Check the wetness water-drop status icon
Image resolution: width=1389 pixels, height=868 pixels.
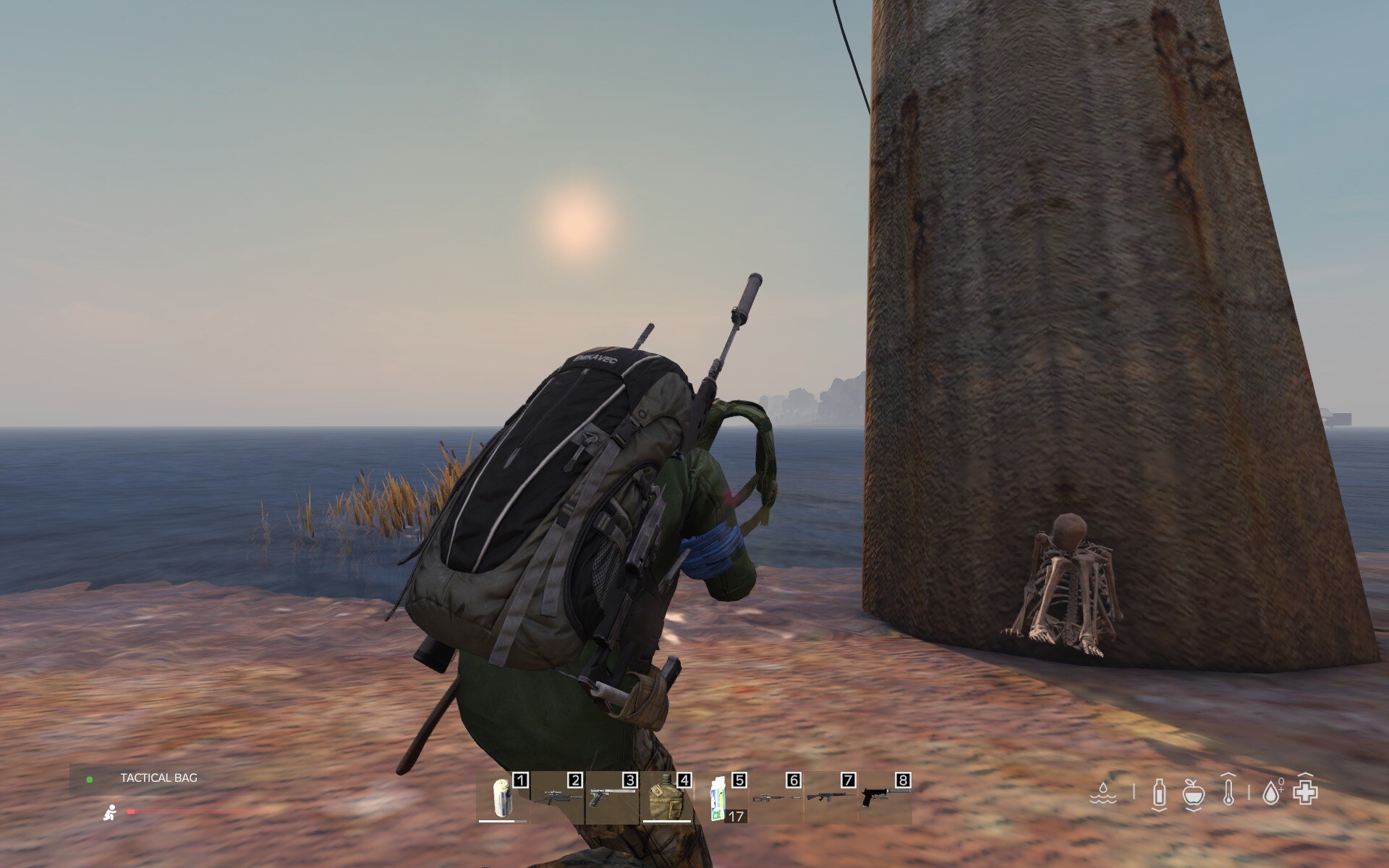1102,793
